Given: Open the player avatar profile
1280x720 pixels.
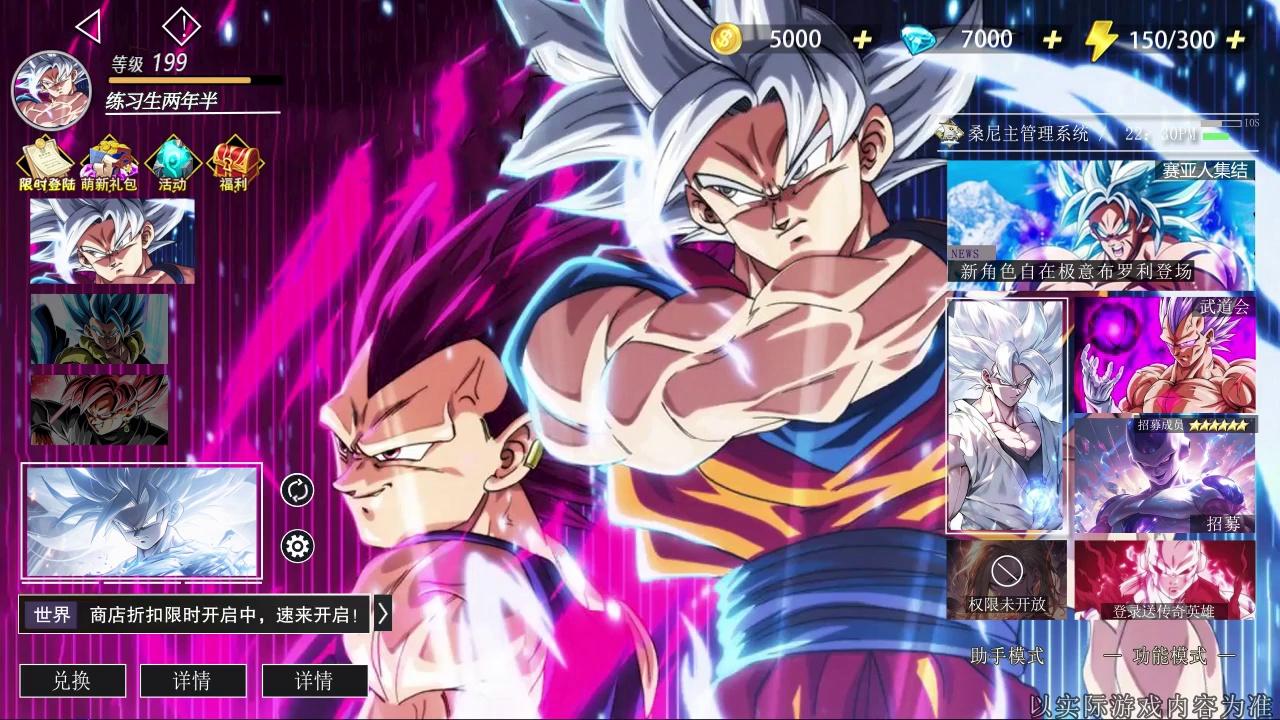Looking at the screenshot, I should tap(51, 91).
